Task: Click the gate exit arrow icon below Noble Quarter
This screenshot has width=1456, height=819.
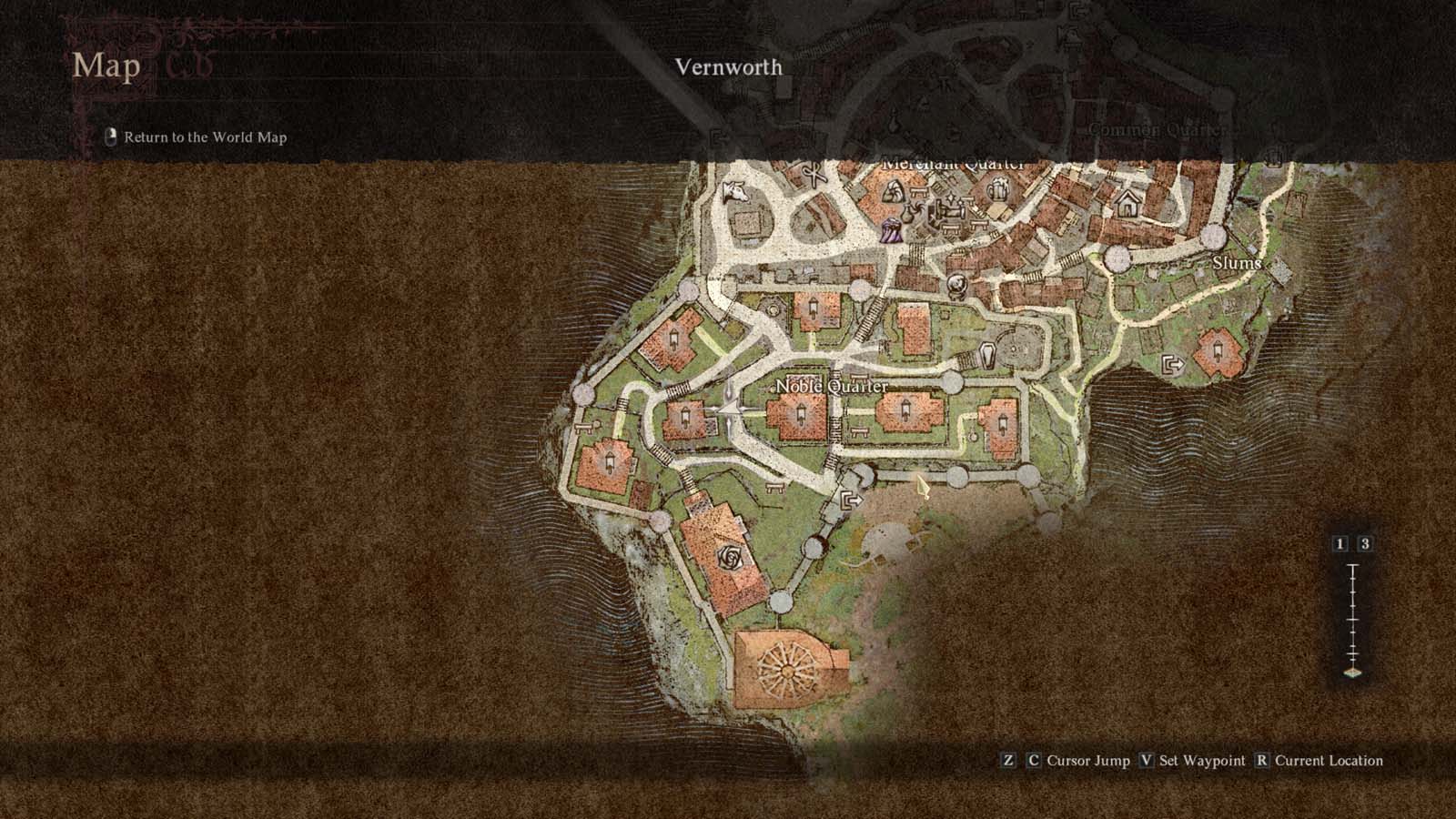Action: pyautogui.click(x=852, y=500)
